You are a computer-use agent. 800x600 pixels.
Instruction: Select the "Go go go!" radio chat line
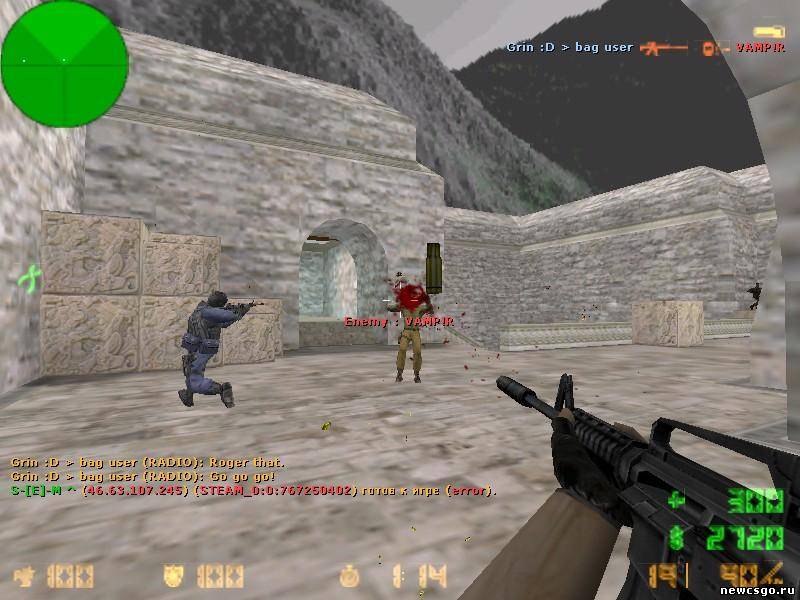click(x=140, y=477)
